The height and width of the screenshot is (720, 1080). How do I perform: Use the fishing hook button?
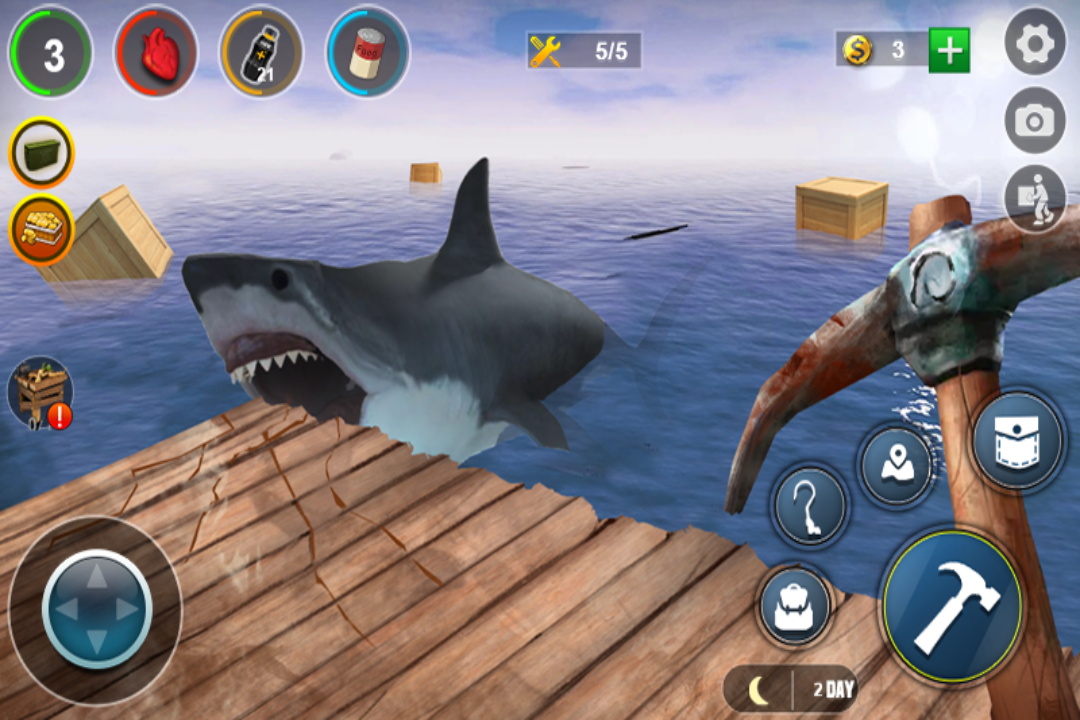[x=809, y=506]
